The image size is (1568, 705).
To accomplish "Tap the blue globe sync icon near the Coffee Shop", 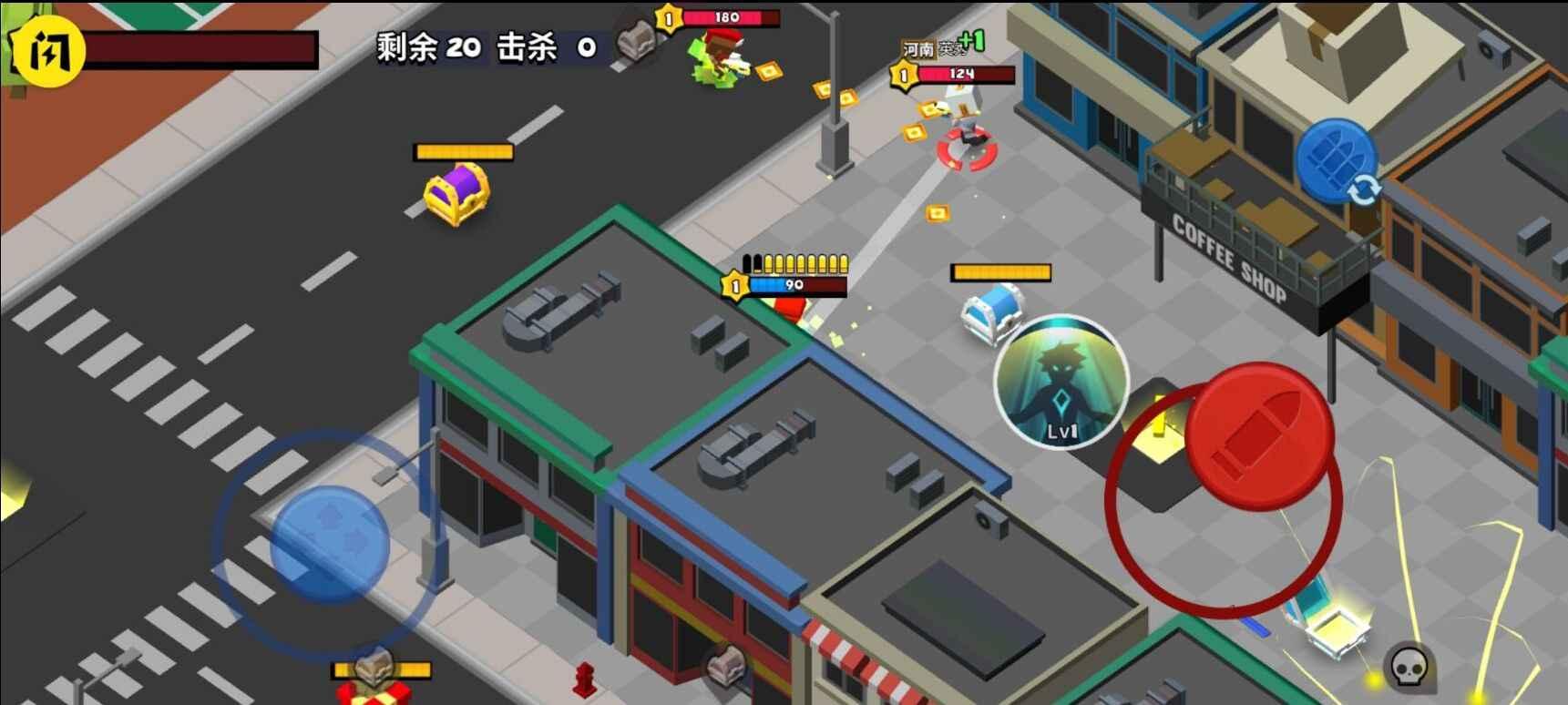I will [1337, 162].
